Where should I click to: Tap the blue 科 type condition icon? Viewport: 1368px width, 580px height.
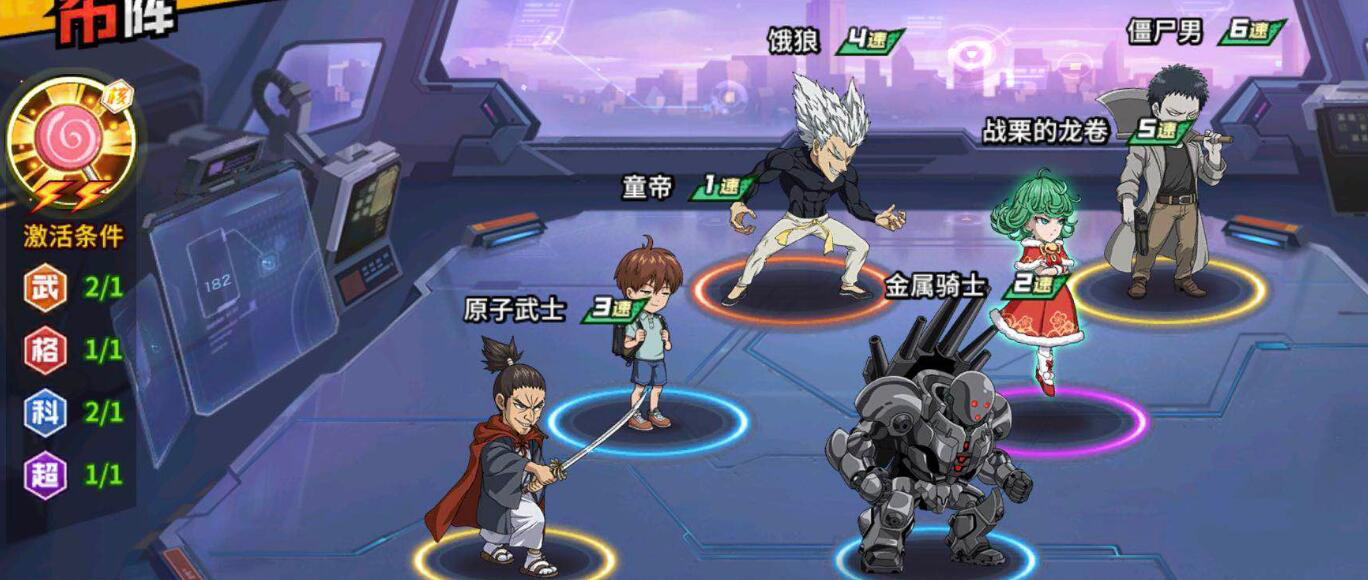tap(45, 412)
